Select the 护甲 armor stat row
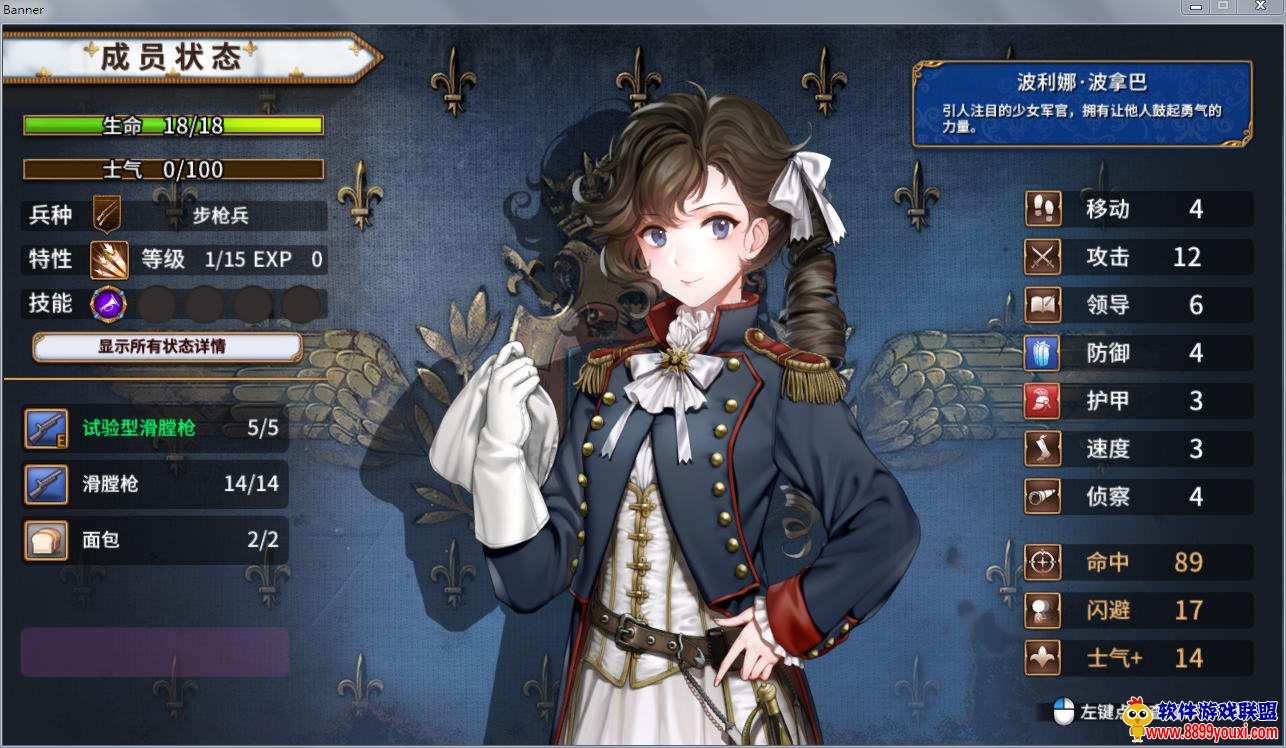The height and width of the screenshot is (748, 1286). click(1138, 401)
